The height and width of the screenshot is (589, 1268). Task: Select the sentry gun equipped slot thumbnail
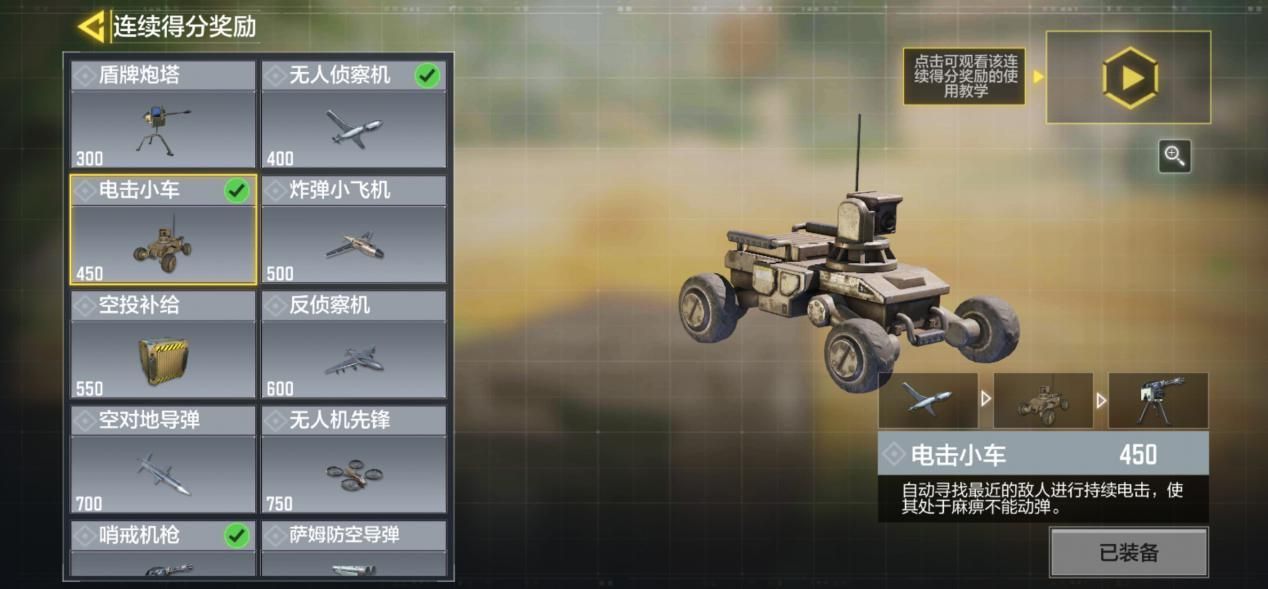[x=1158, y=400]
